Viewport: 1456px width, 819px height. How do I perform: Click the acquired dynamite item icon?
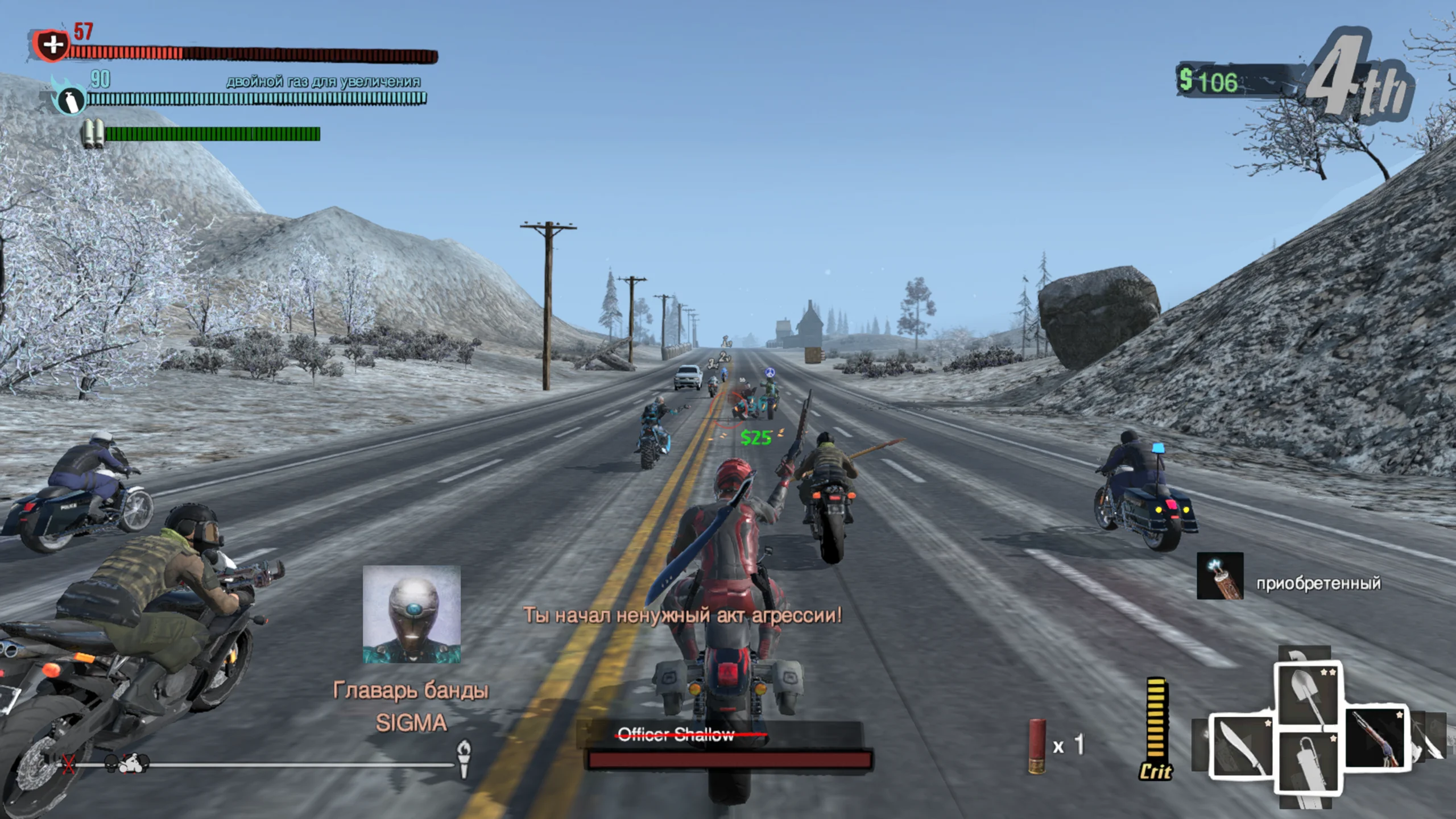[x=1220, y=576]
